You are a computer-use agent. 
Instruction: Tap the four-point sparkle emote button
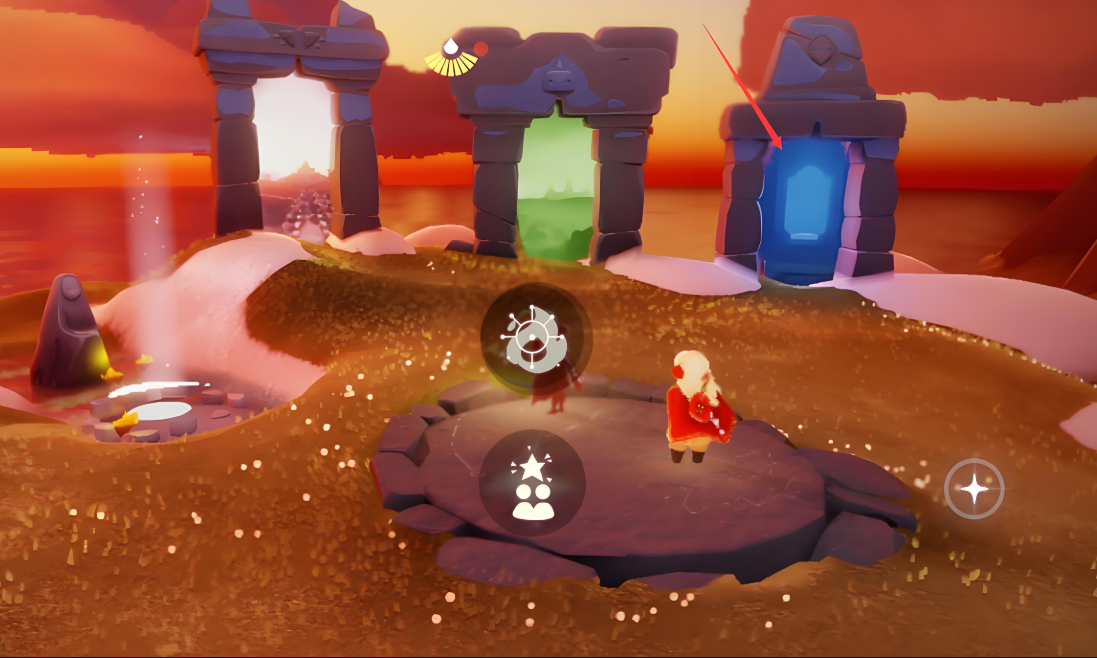[x=974, y=488]
